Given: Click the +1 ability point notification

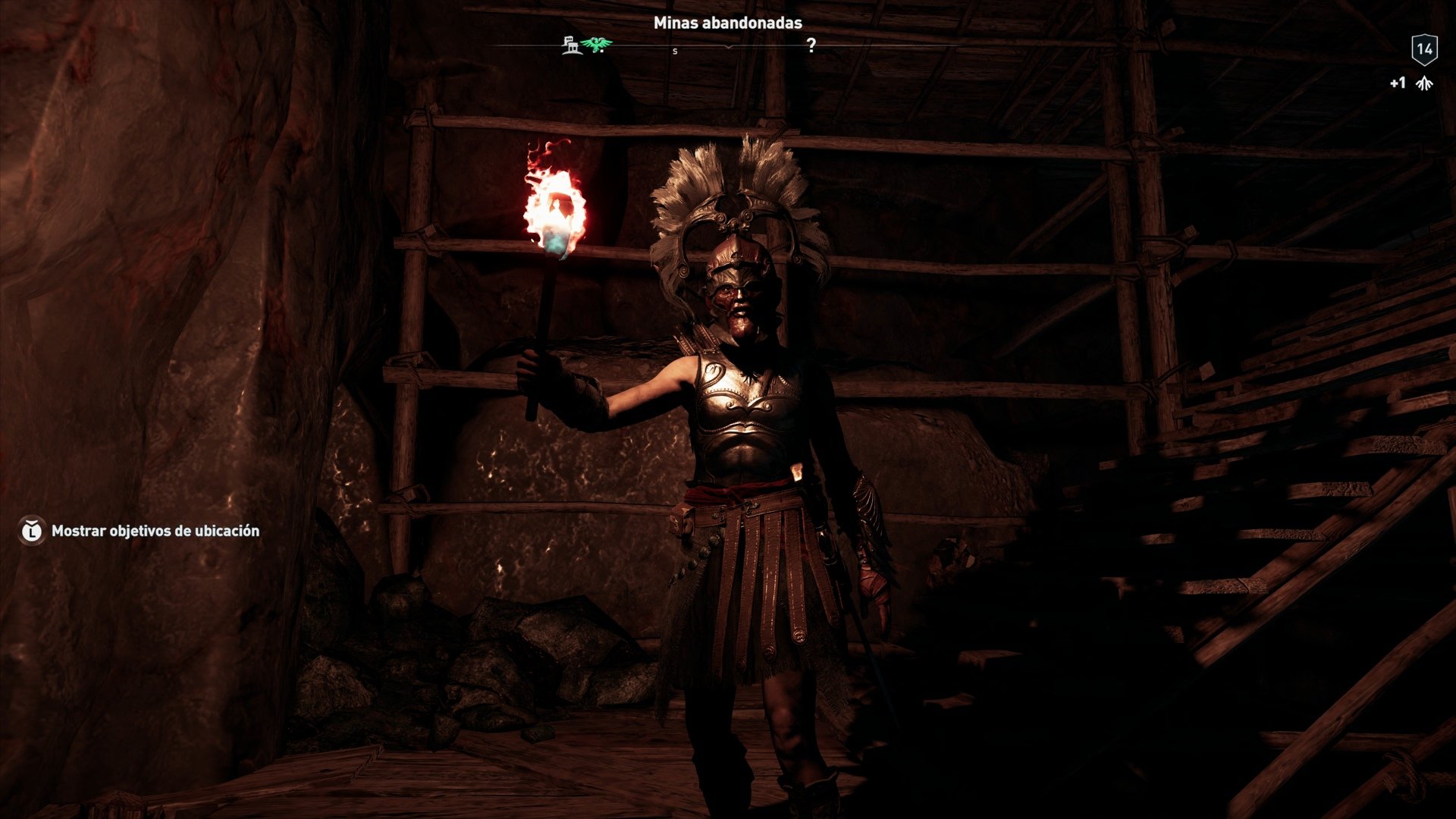Looking at the screenshot, I should coord(1398,83).
